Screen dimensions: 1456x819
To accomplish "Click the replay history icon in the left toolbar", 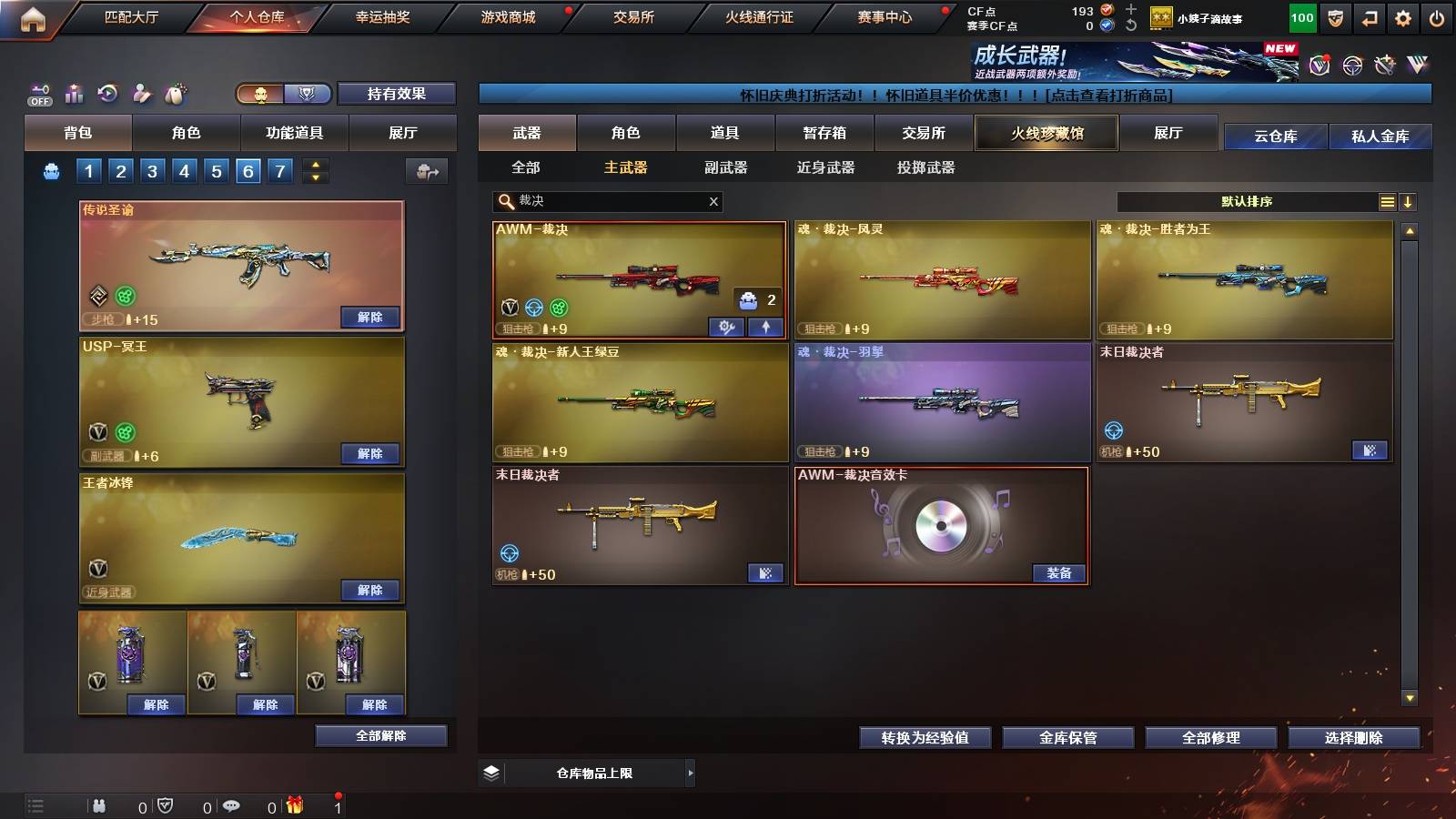I will 107,91.
